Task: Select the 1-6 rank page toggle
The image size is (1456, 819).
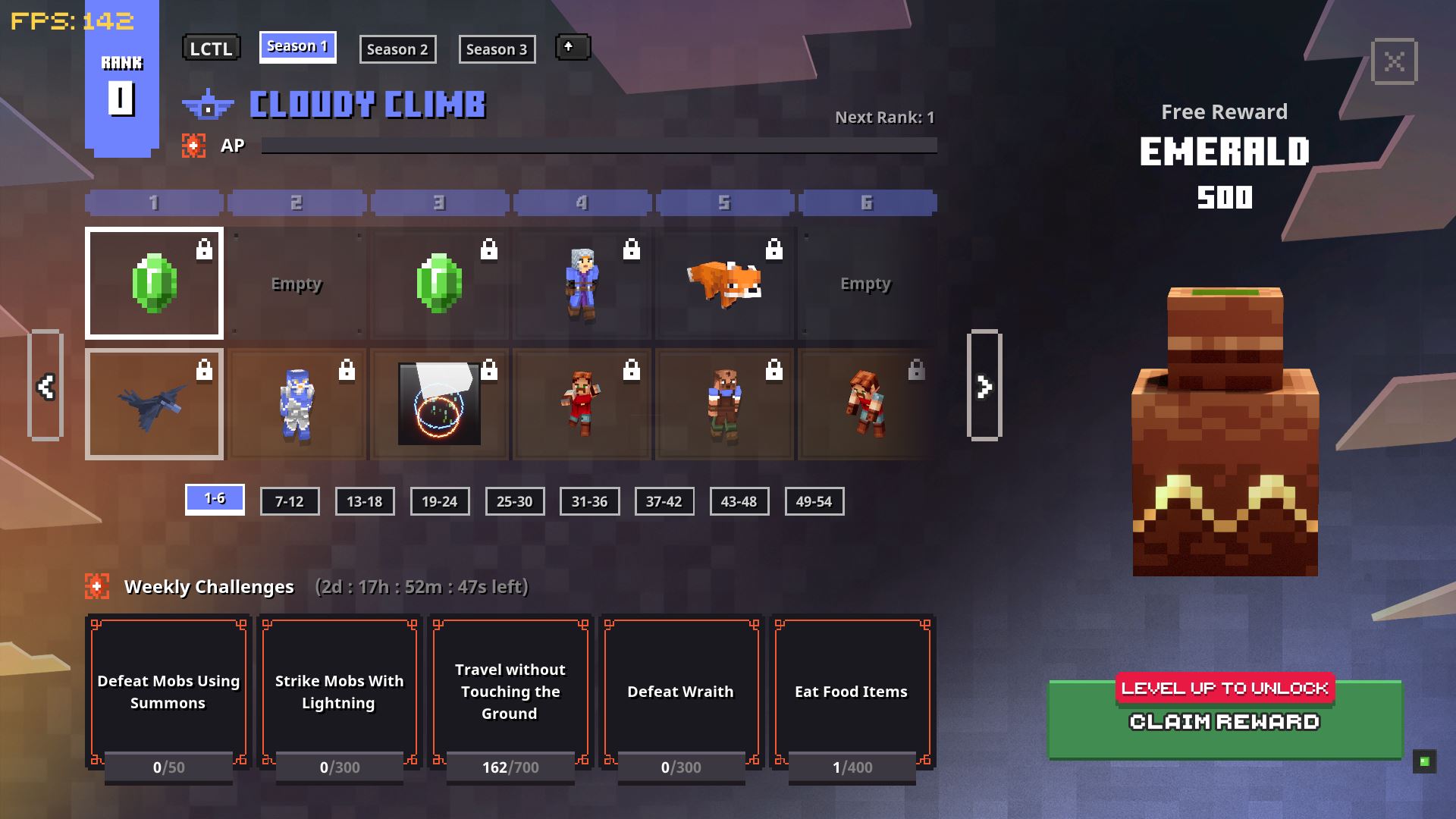Action: point(215,500)
